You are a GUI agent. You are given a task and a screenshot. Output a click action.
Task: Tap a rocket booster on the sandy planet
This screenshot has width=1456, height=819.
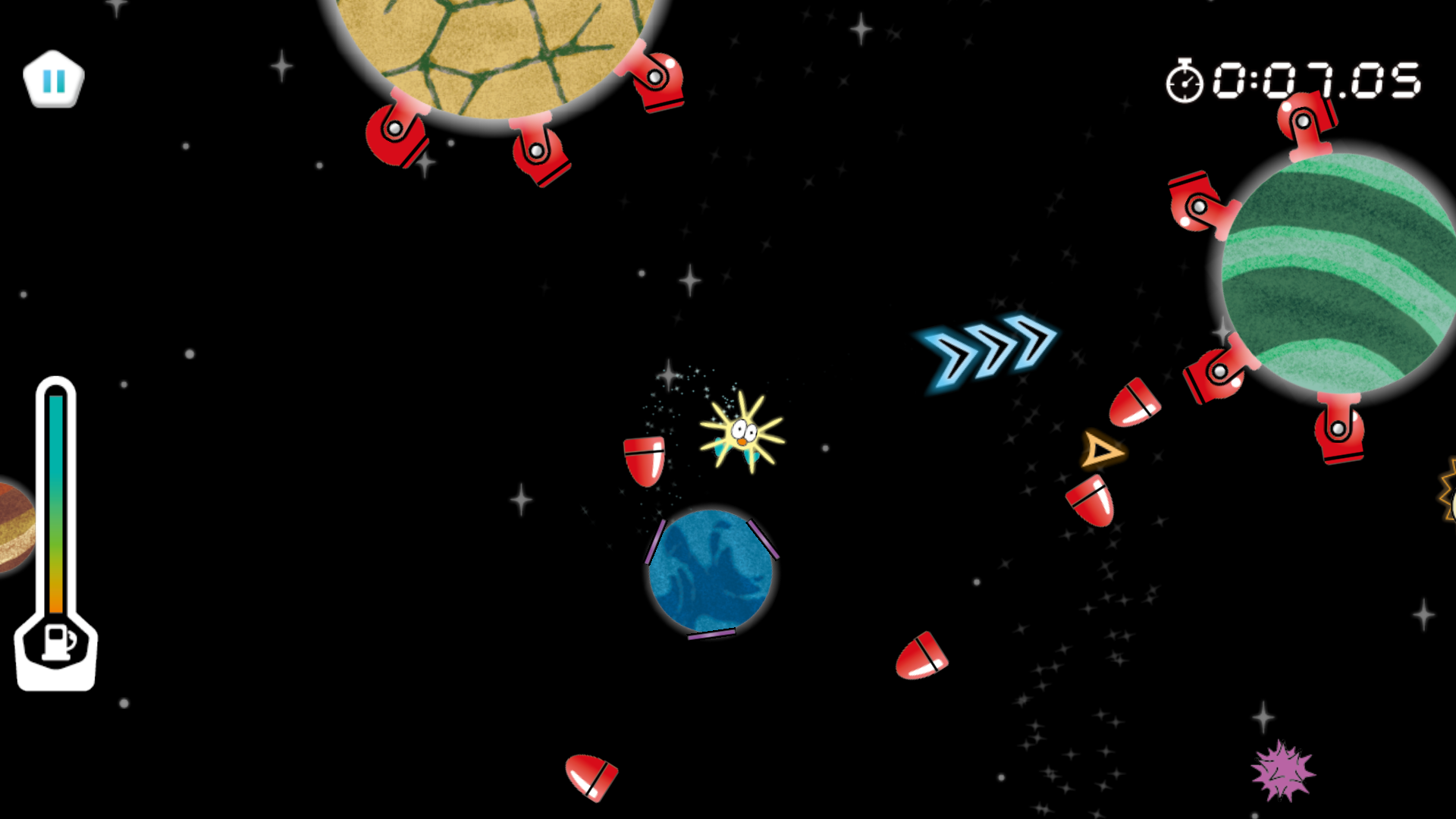tap(540, 155)
